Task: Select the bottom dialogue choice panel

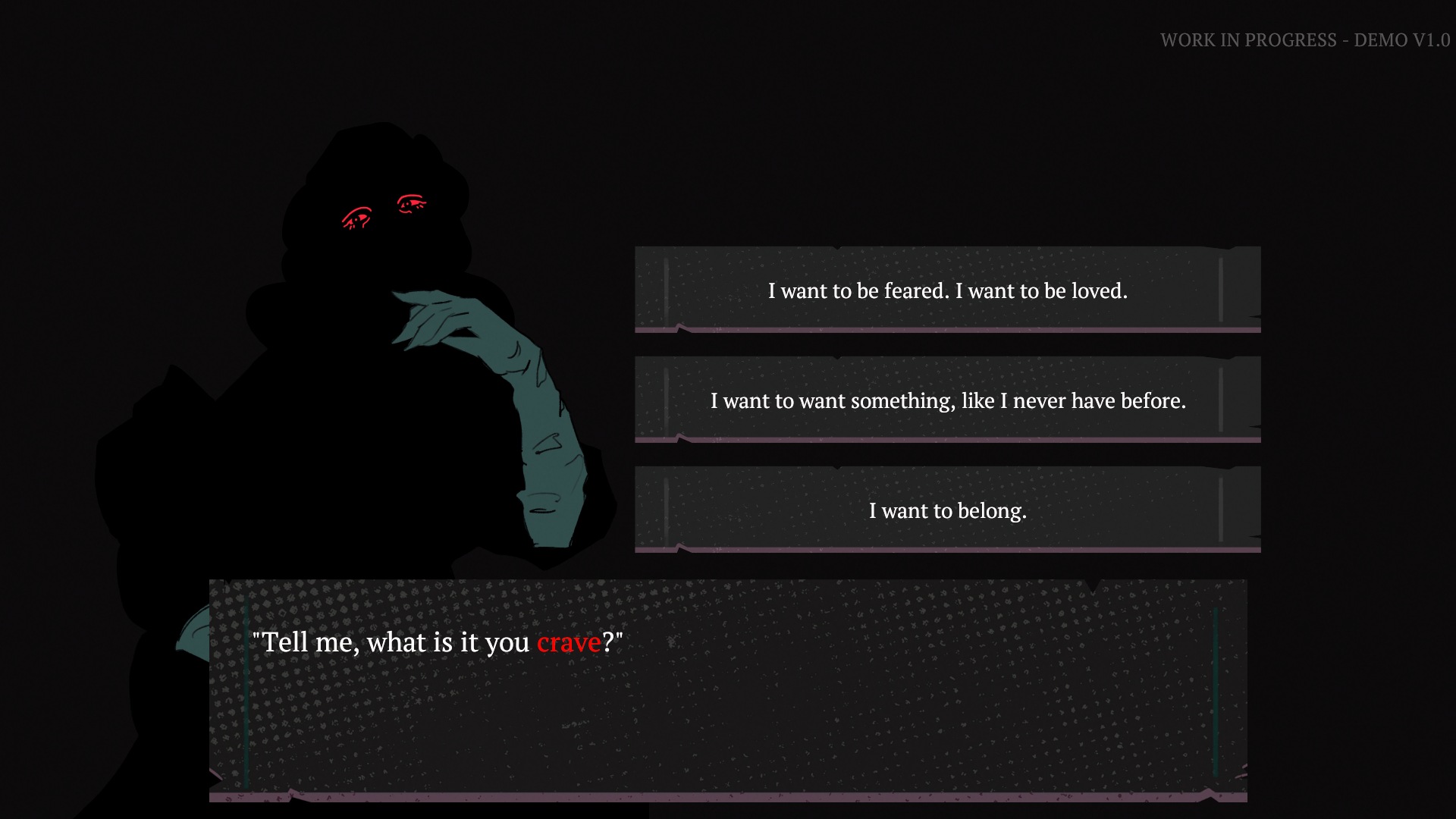Action: click(948, 511)
